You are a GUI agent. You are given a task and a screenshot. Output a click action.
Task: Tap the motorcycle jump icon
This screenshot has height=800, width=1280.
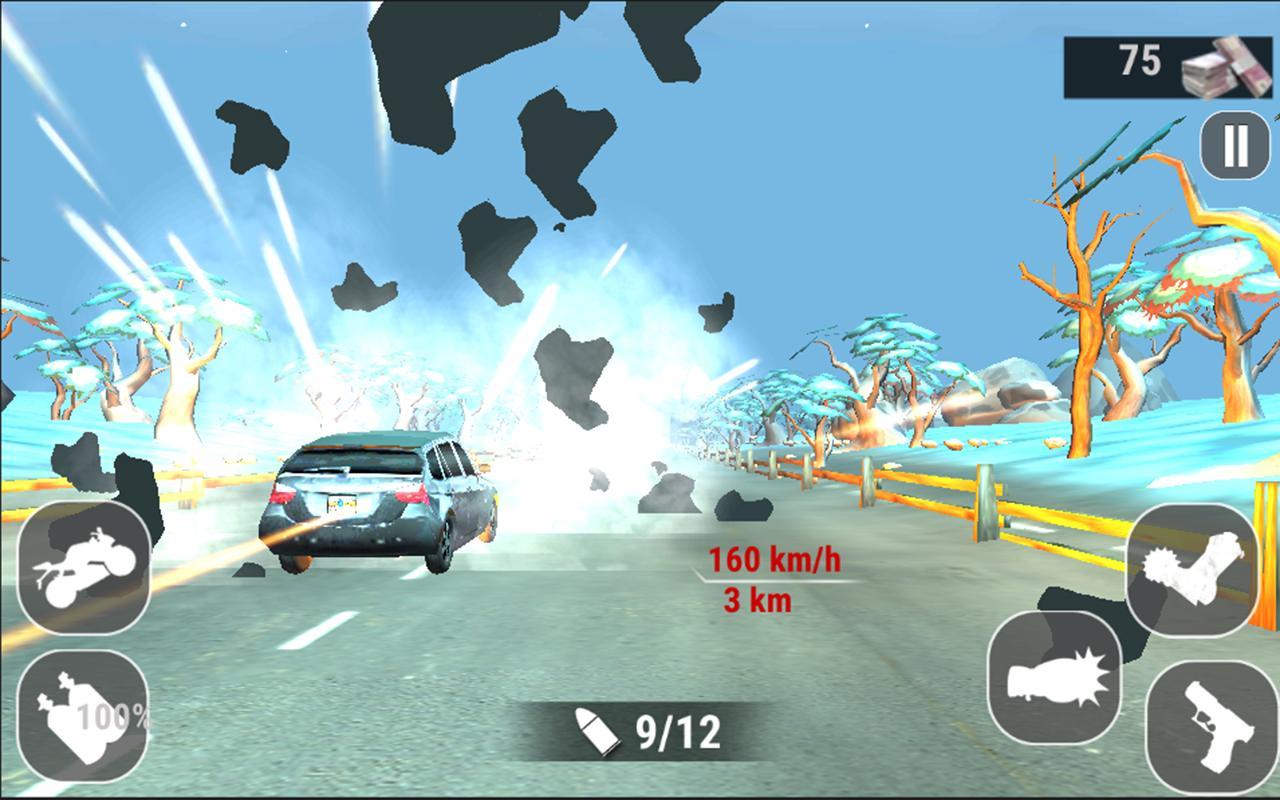tap(85, 569)
